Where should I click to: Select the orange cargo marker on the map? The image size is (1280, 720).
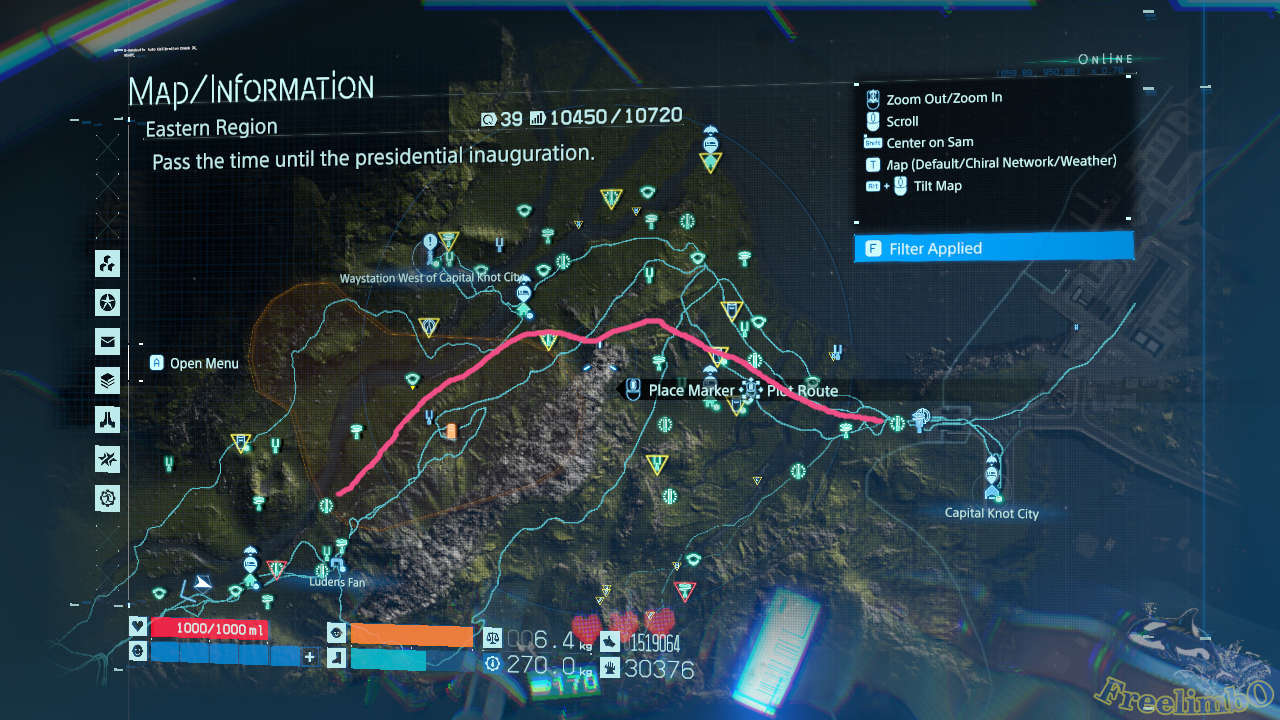[x=451, y=431]
